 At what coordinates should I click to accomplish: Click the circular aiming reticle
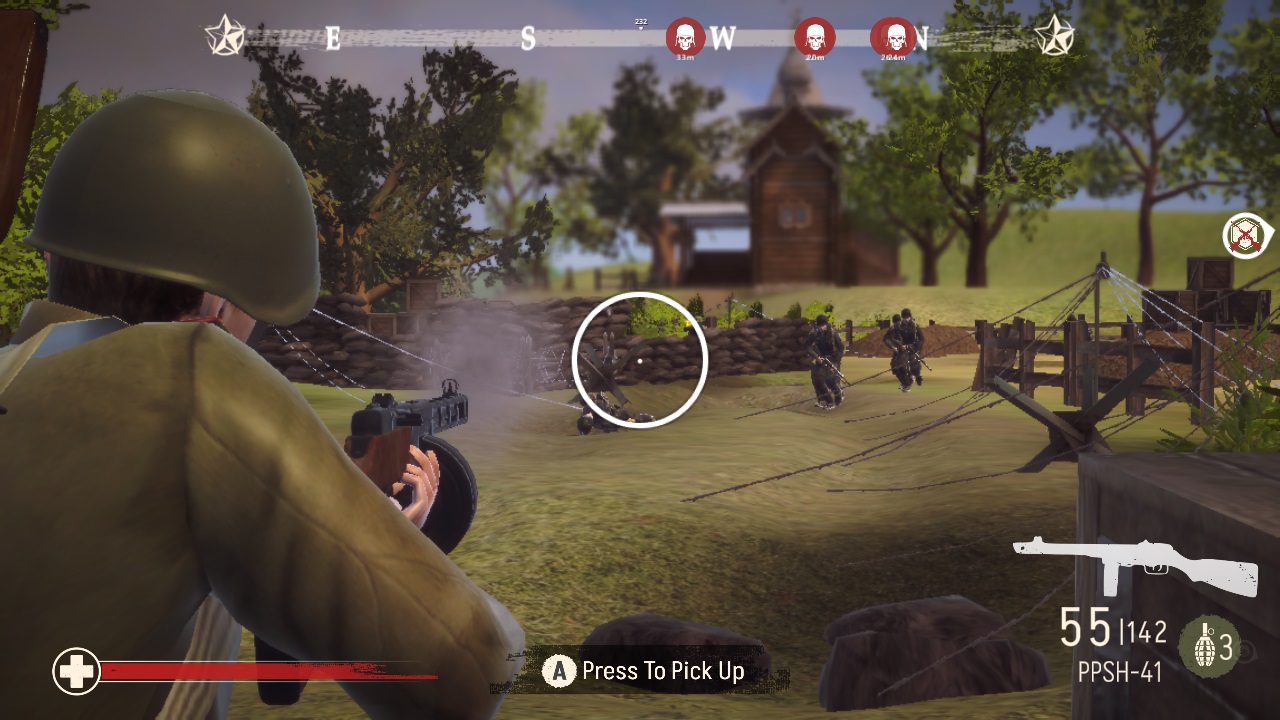640,360
